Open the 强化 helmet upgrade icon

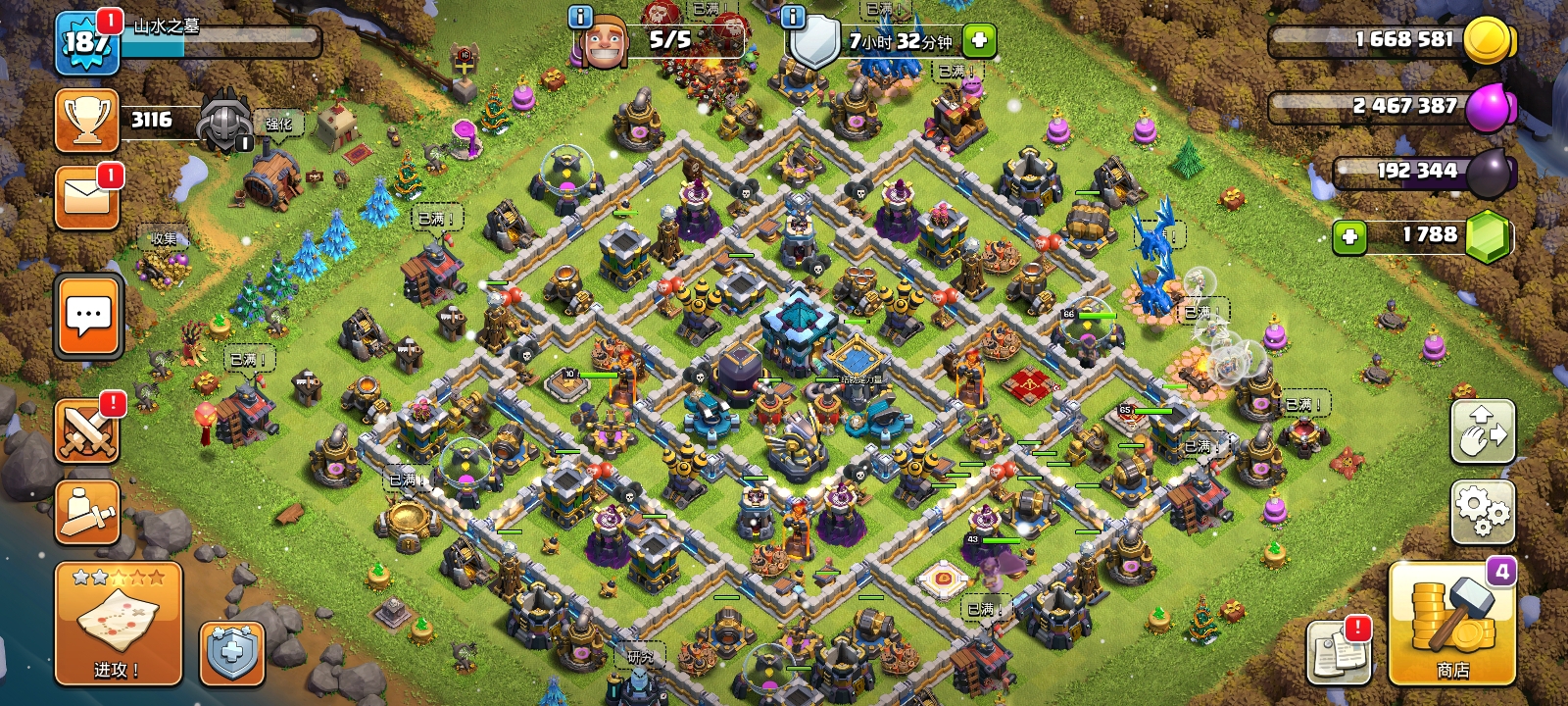pyautogui.click(x=227, y=125)
